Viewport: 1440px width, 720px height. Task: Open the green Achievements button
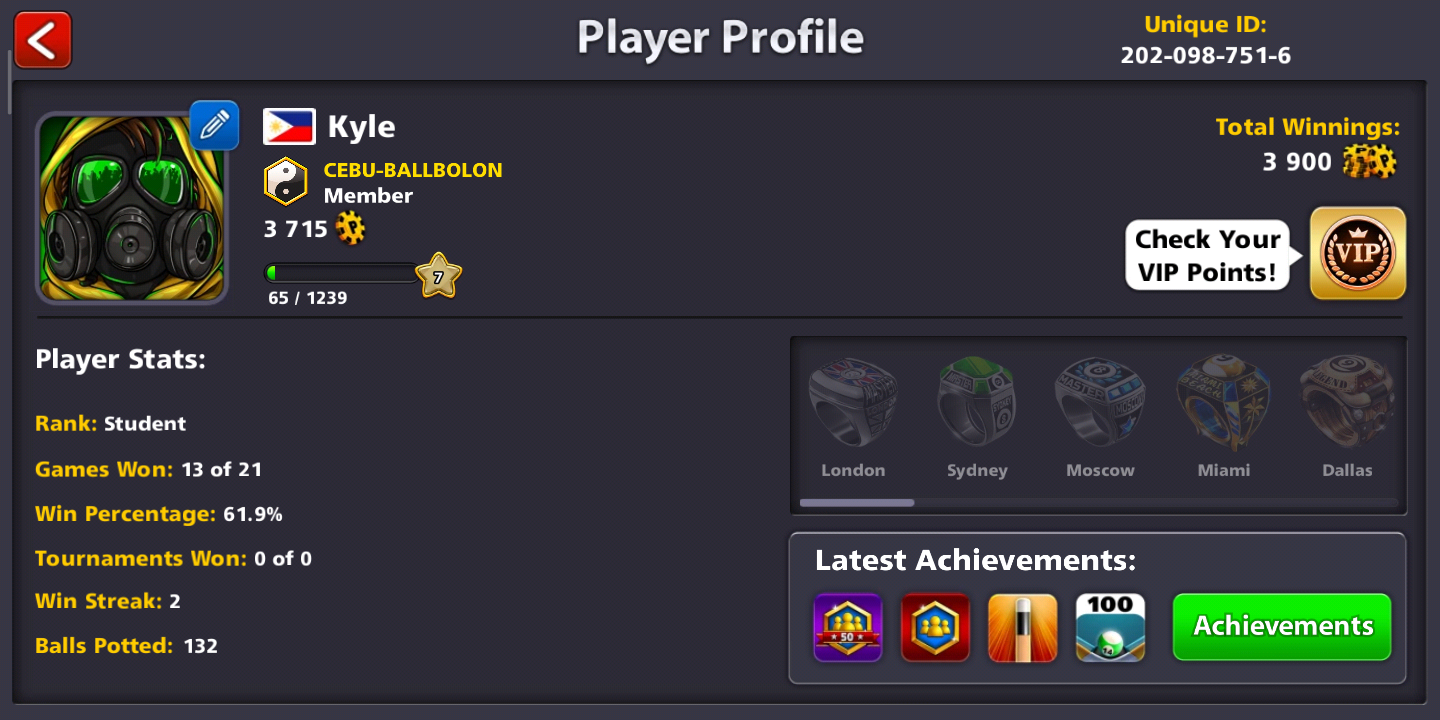1282,626
